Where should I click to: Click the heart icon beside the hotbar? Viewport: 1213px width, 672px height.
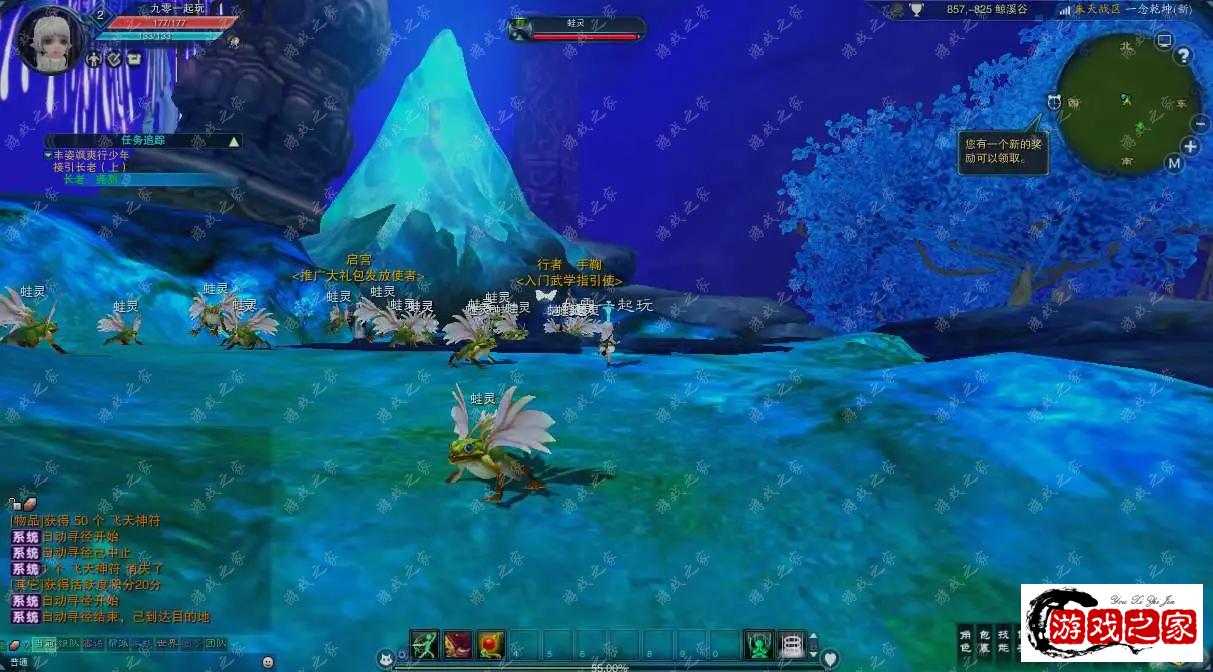point(829,658)
